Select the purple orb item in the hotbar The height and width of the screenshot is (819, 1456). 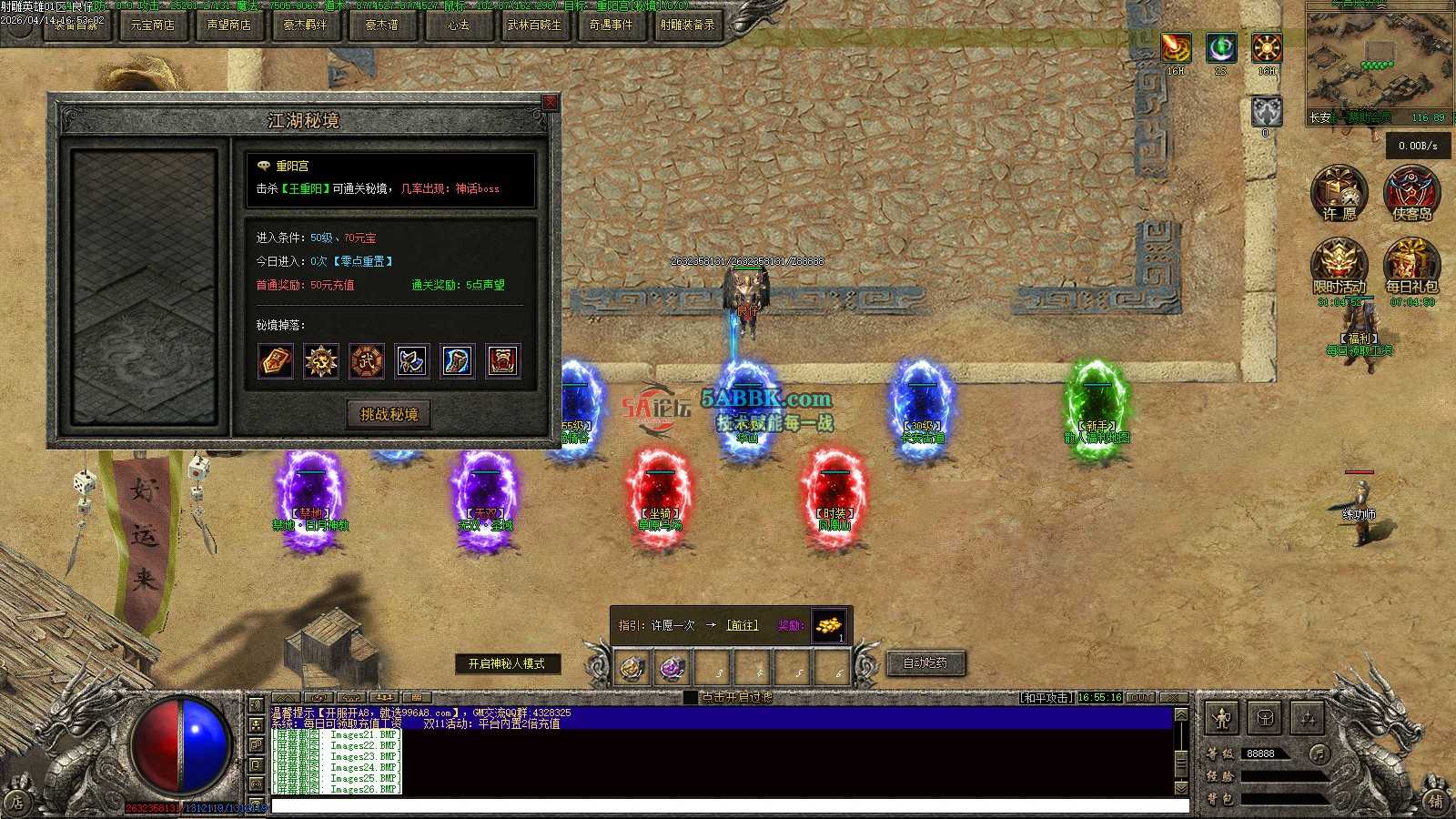[672, 669]
